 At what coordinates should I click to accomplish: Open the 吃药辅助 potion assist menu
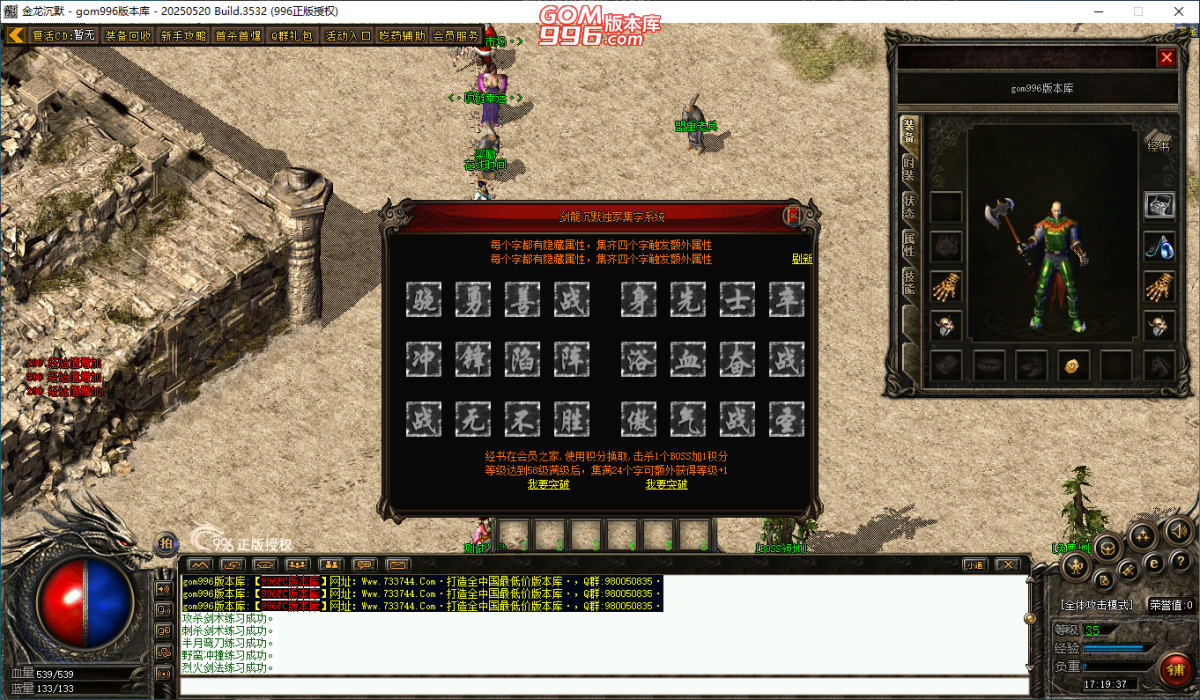402,36
